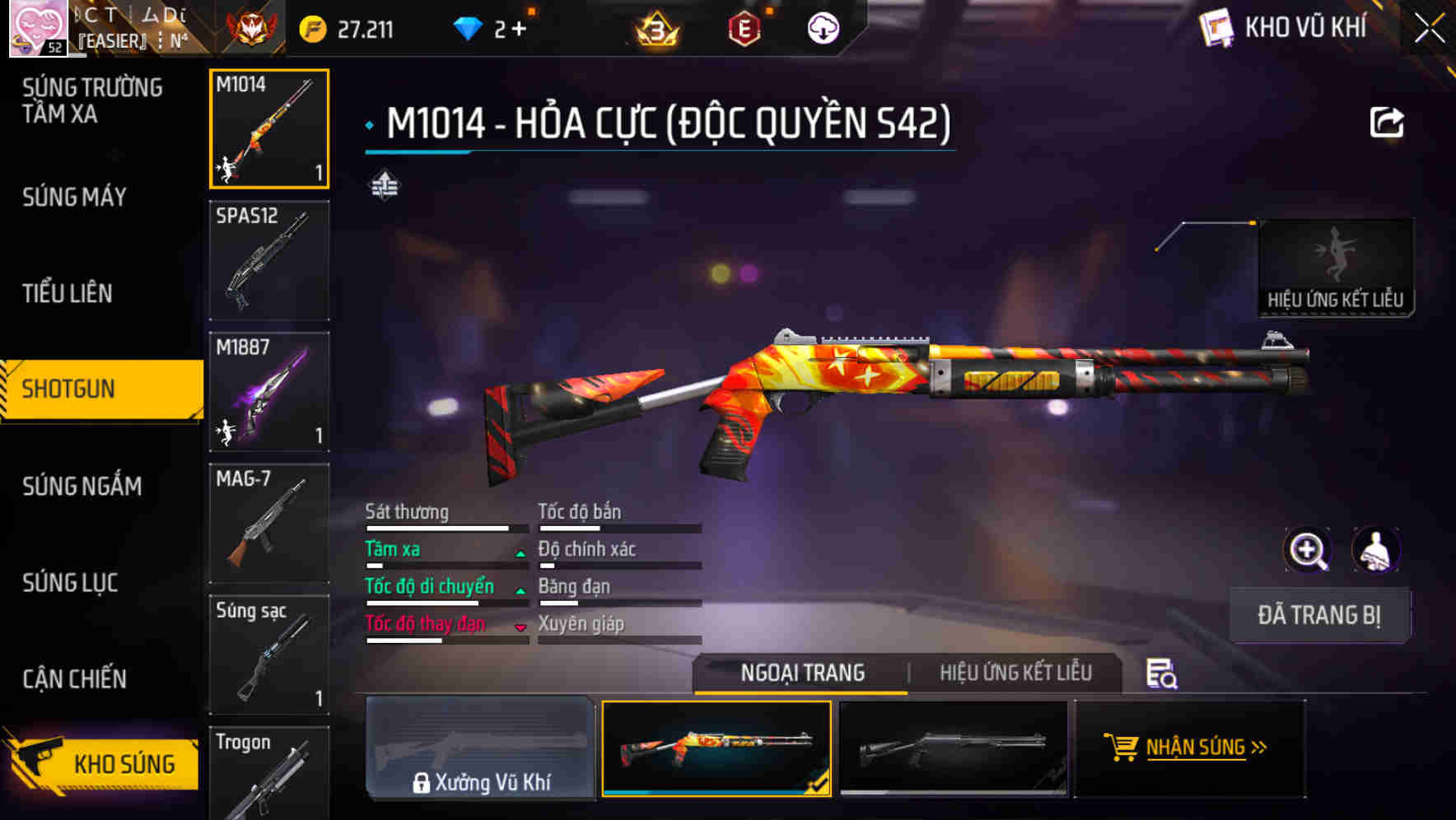The height and width of the screenshot is (820, 1456).
Task: Select the SÚNG NGẮM weapon category
Action: [81, 487]
